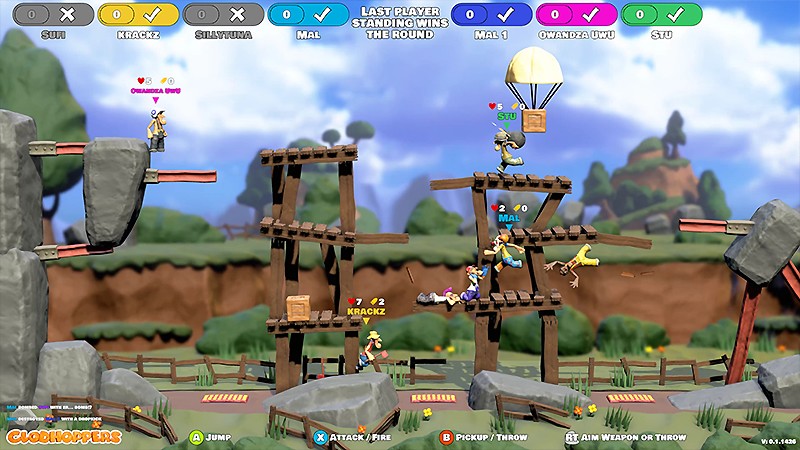
Task: Select Owandza Uwu's magenta player panel
Action: click(x=576, y=15)
